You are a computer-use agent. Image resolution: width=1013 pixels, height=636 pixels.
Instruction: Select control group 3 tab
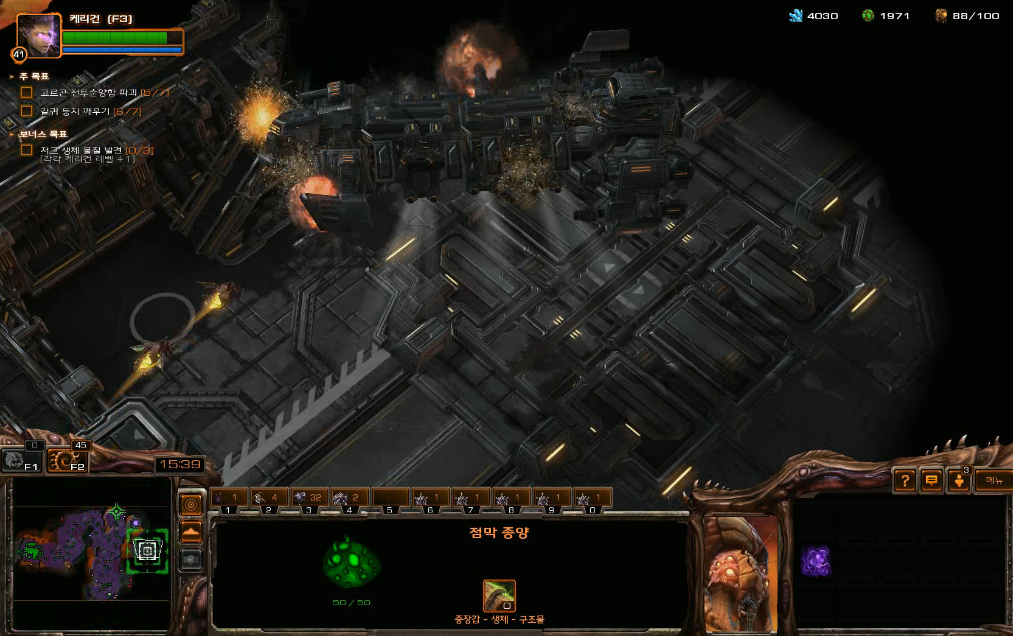tap(309, 497)
